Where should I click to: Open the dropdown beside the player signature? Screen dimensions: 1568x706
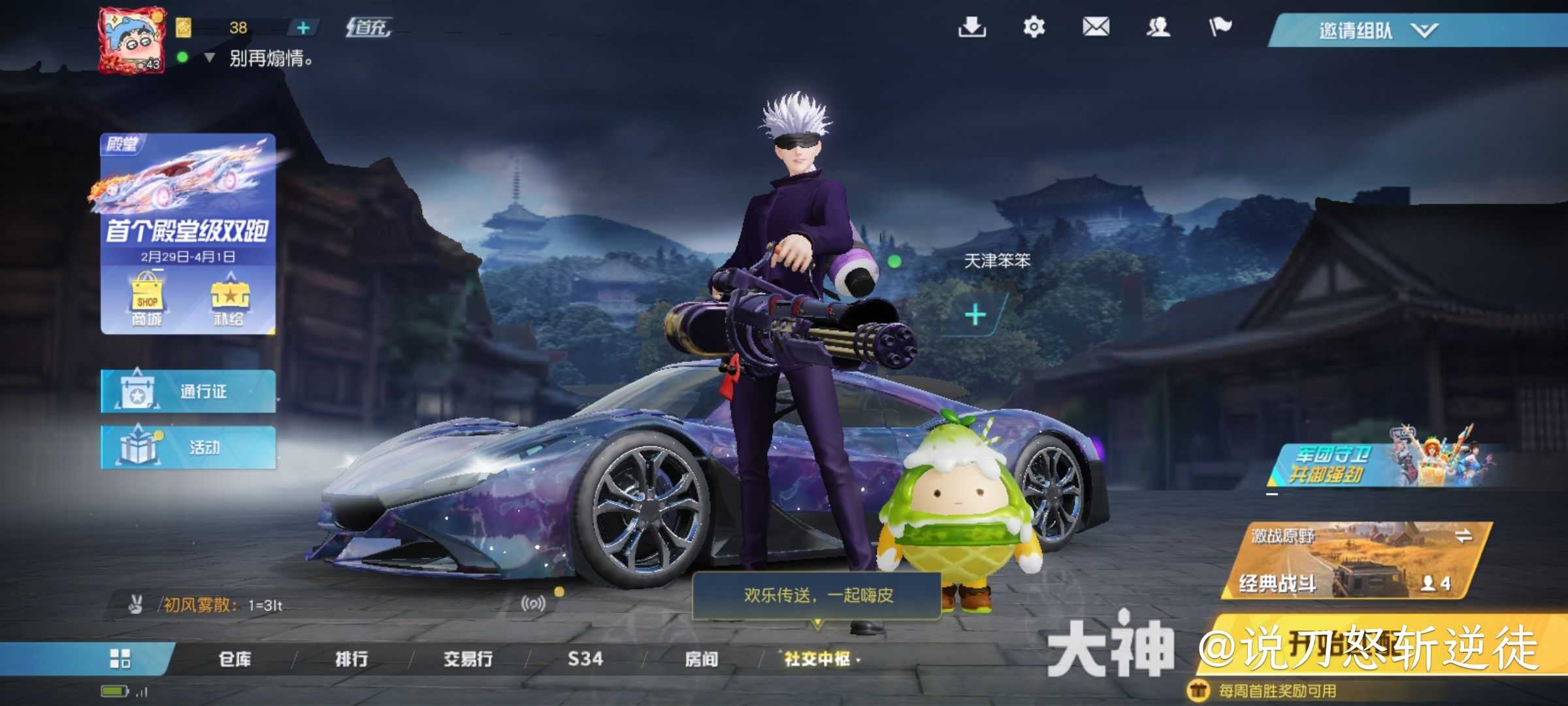209,59
